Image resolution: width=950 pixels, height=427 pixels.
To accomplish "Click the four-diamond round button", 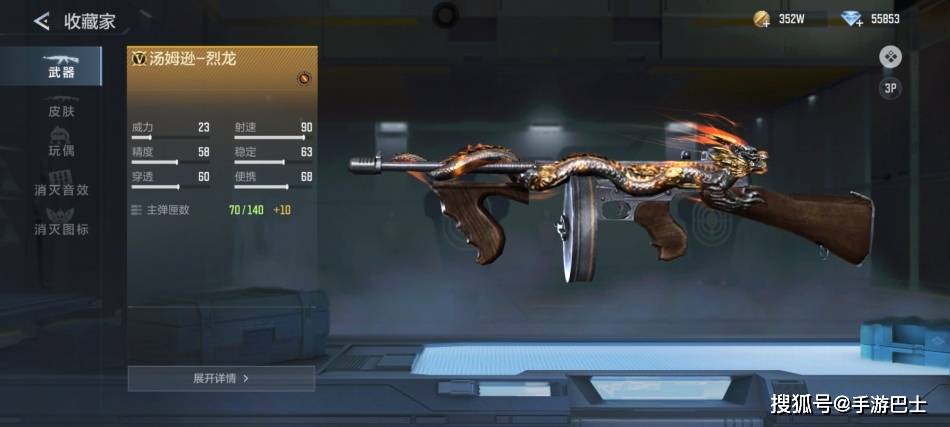I will 890,57.
